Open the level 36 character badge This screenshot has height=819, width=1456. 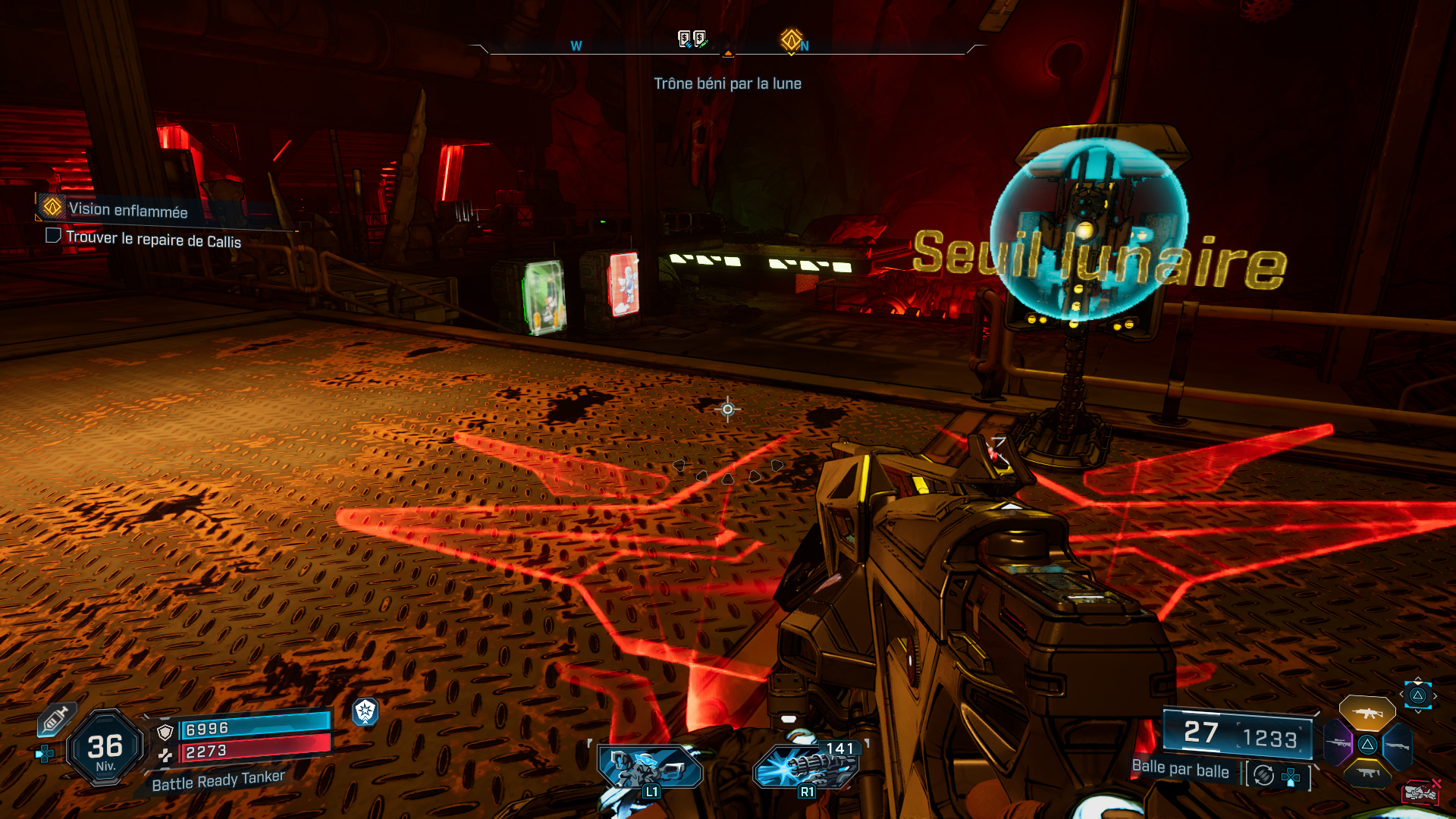point(105,748)
